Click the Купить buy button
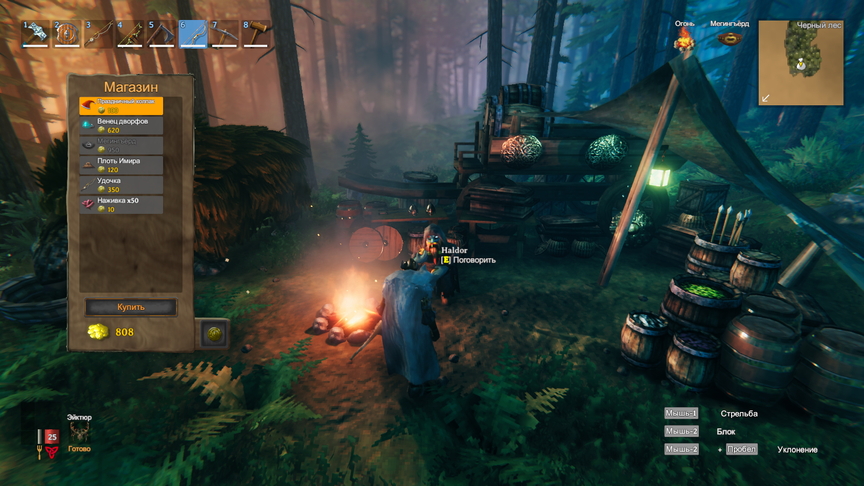 [x=131, y=307]
